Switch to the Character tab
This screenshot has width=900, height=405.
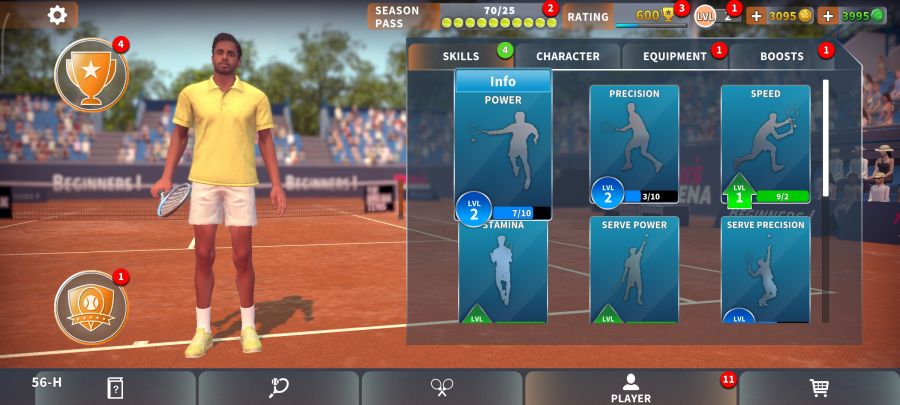click(x=567, y=56)
